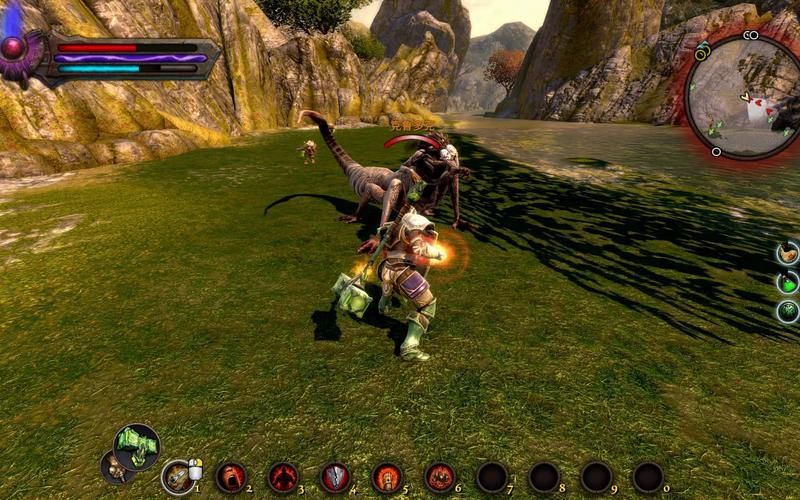The image size is (800, 500).
Task: Cast the fiery figure ability in slot 5
Action: [387, 477]
